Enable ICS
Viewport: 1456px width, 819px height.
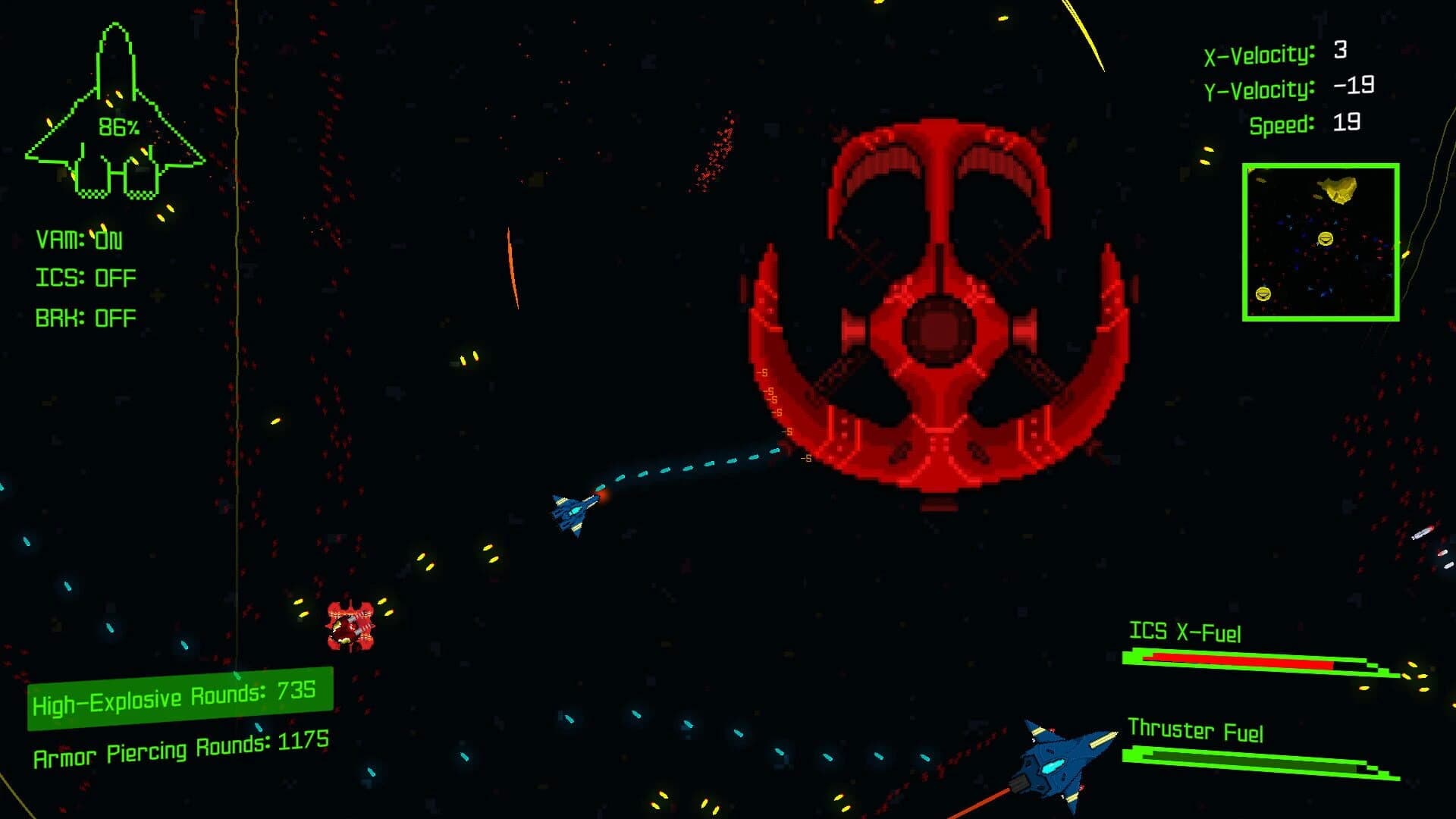(83, 278)
